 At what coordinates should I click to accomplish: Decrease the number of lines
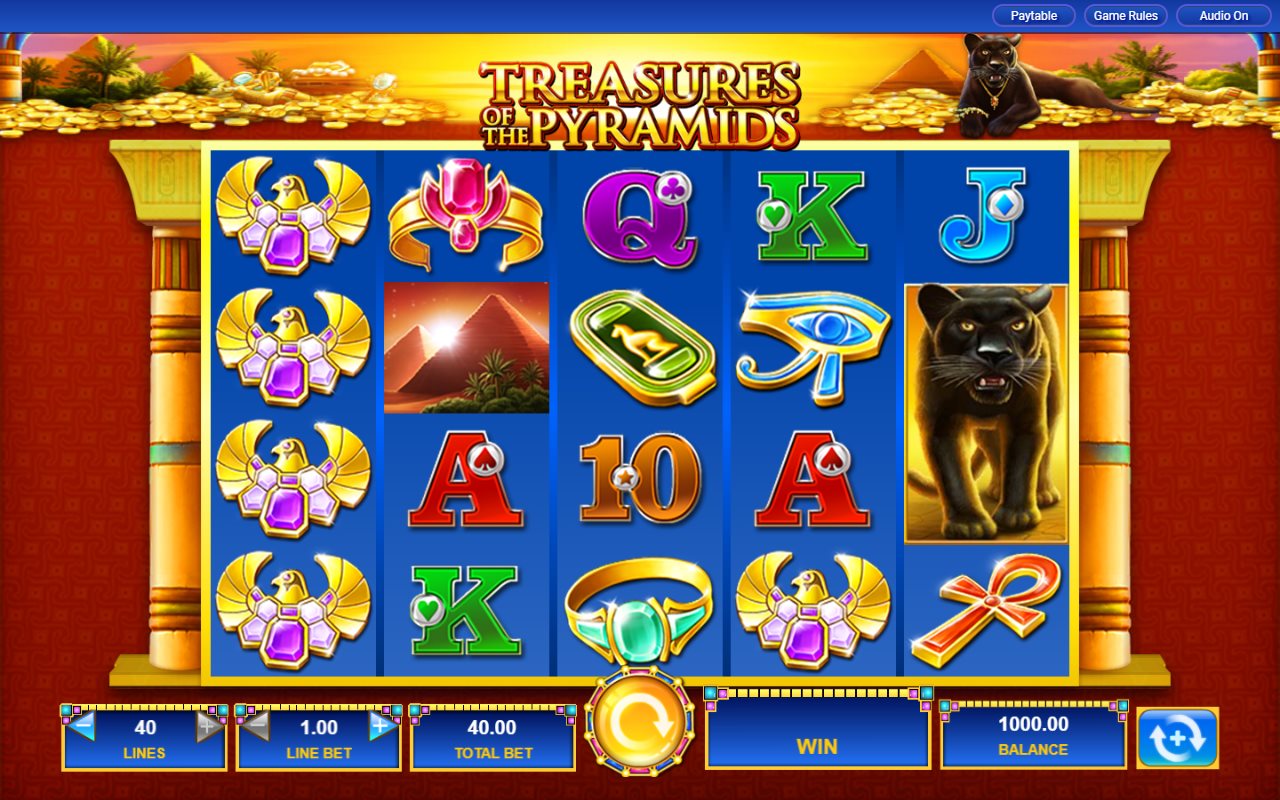(82, 727)
